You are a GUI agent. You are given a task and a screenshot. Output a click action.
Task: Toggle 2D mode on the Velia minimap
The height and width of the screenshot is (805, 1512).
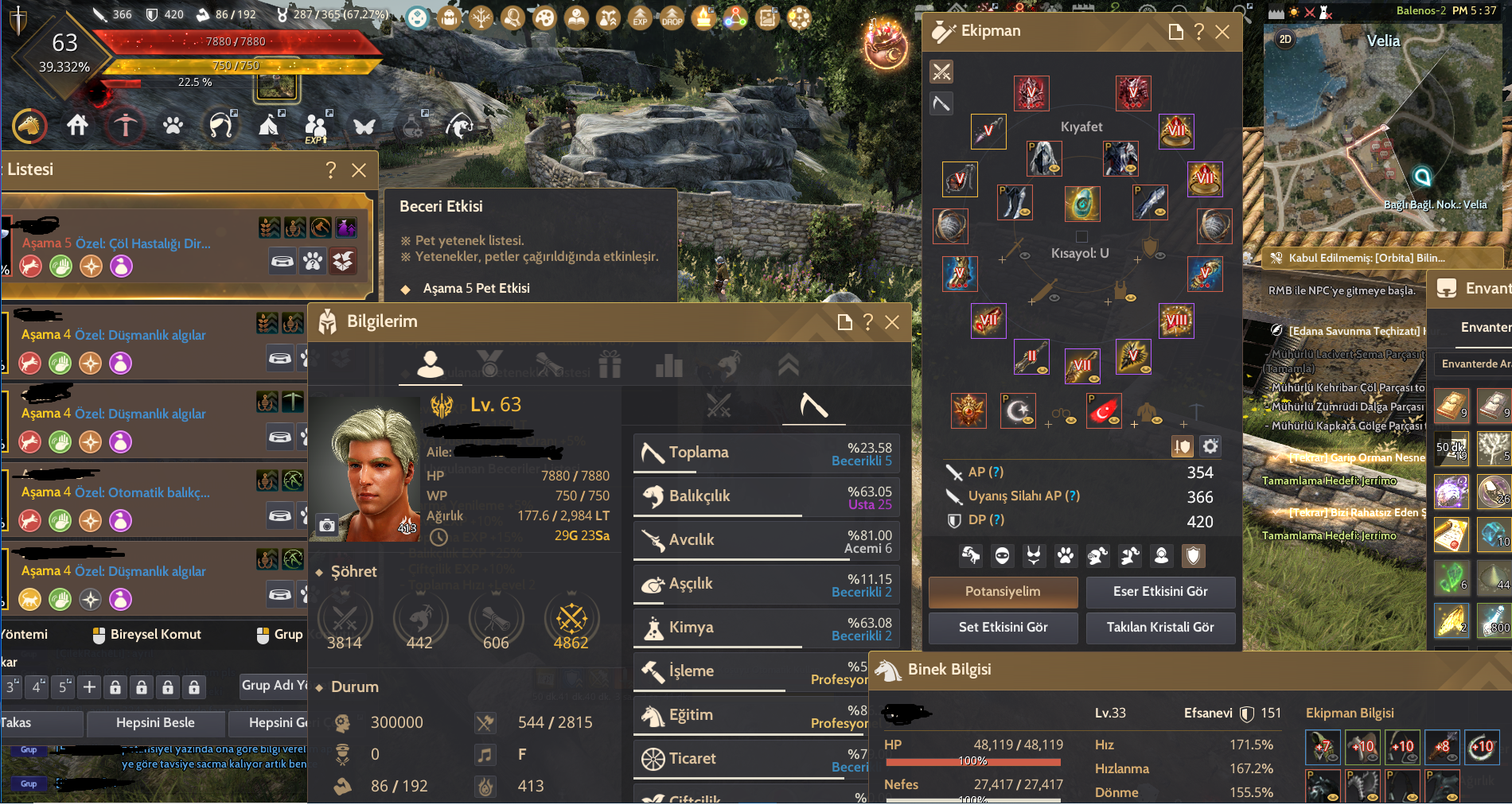pyautogui.click(x=1284, y=39)
